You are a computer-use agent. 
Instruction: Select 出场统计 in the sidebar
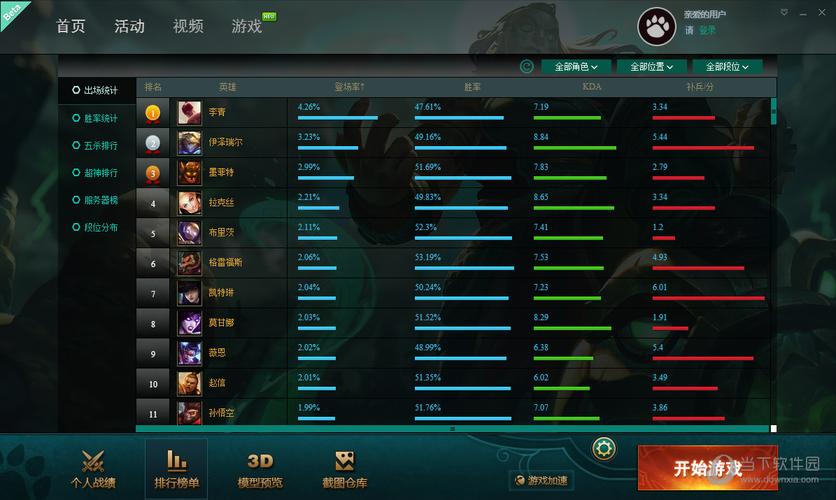100,90
